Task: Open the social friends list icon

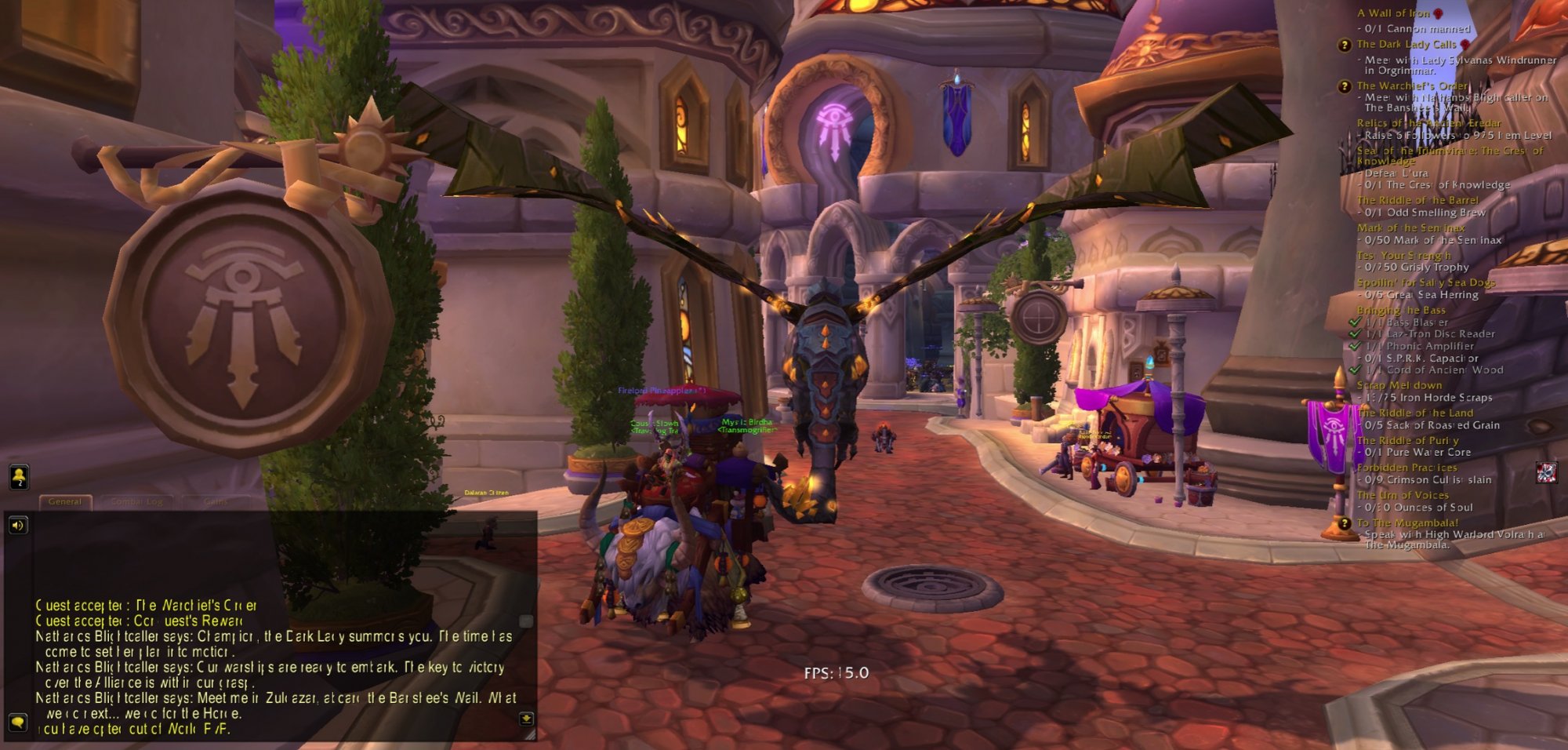Action: click(18, 476)
